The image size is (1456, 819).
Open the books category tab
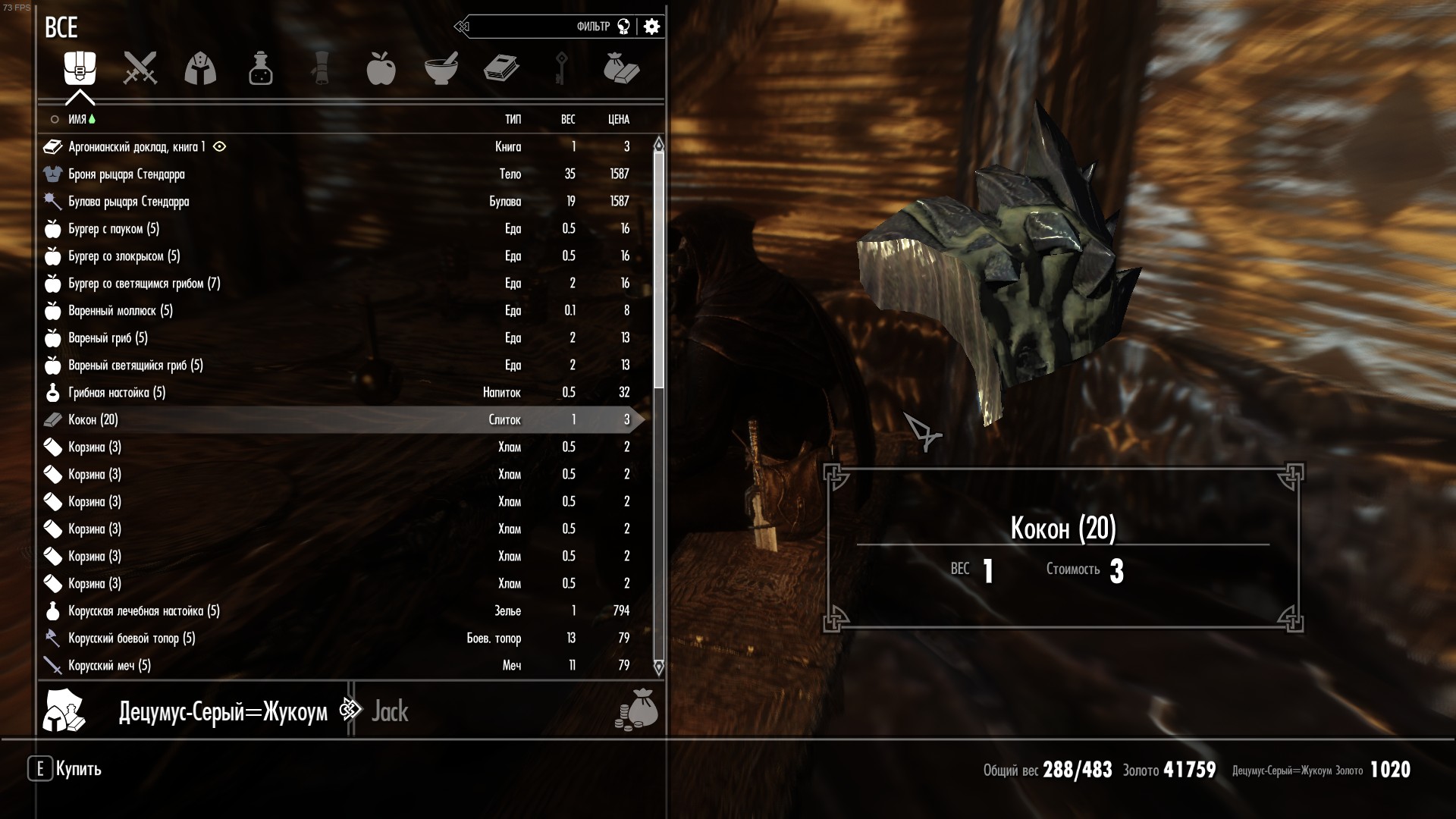501,68
